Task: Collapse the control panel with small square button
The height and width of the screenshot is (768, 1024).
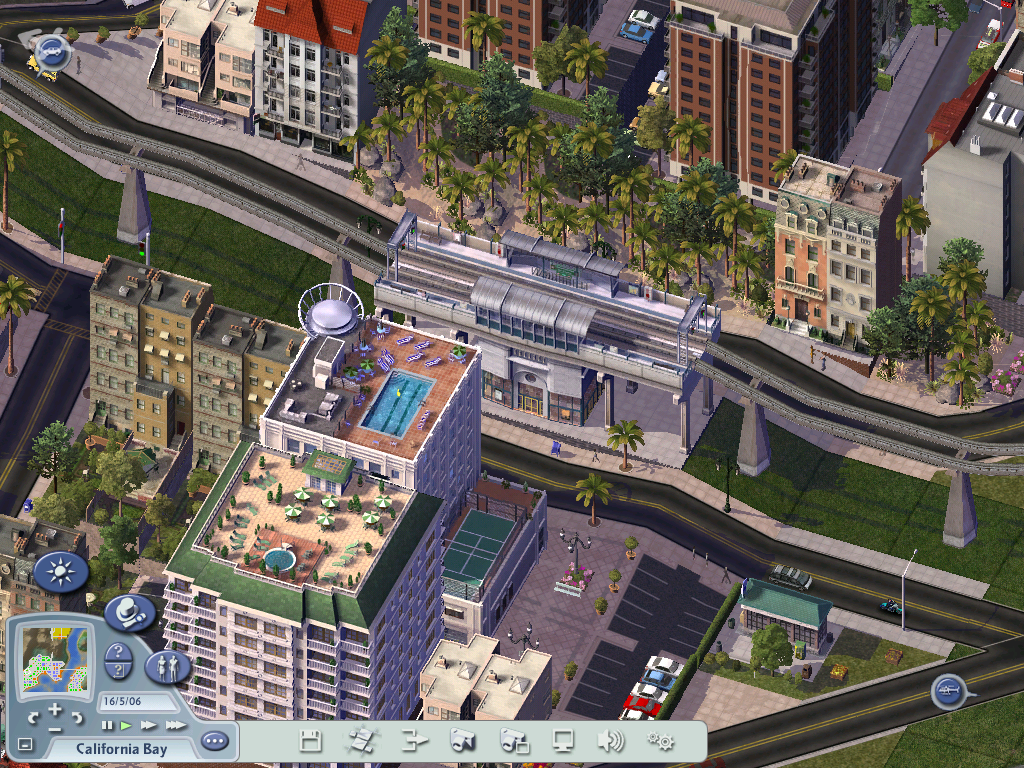Action: pyautogui.click(x=25, y=745)
